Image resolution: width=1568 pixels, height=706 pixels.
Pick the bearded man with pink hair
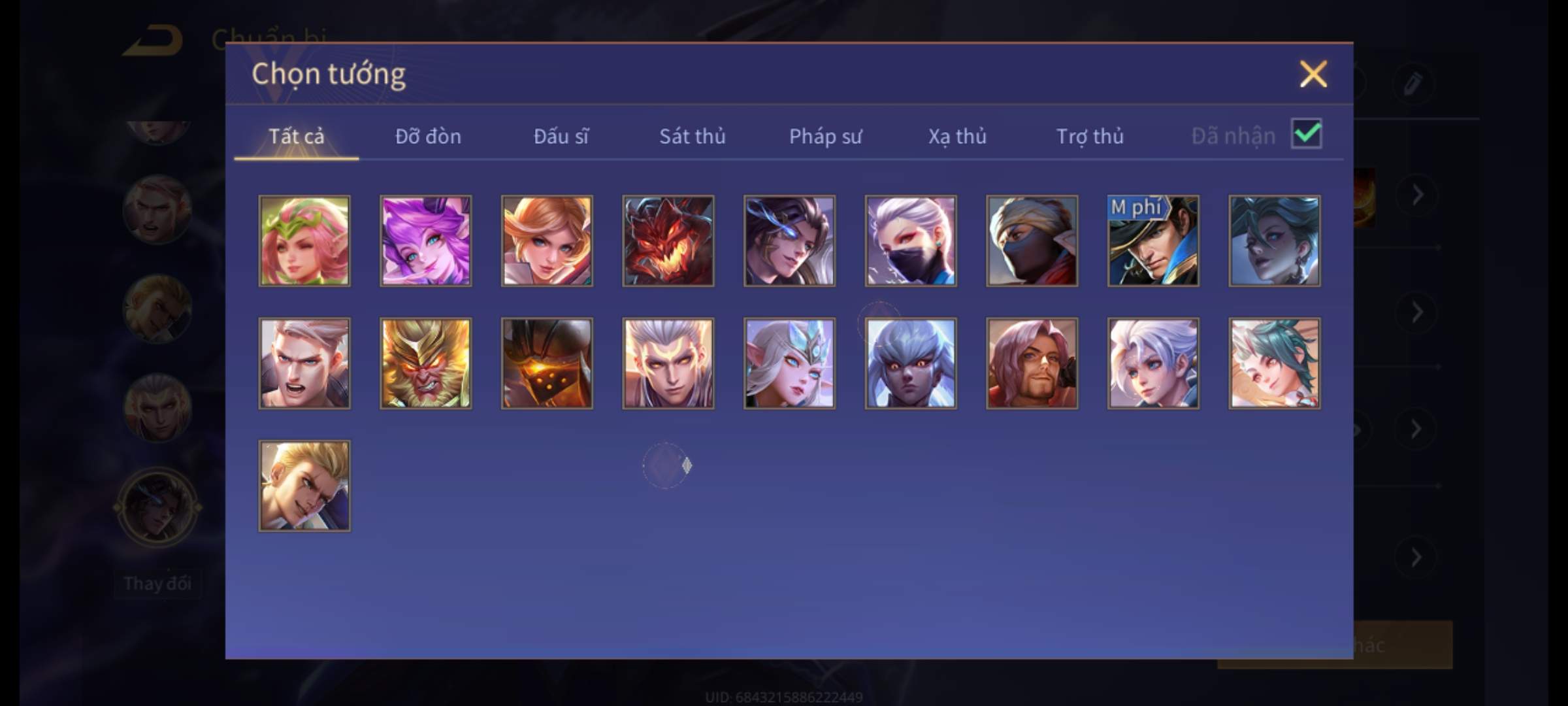pyautogui.click(x=1032, y=363)
